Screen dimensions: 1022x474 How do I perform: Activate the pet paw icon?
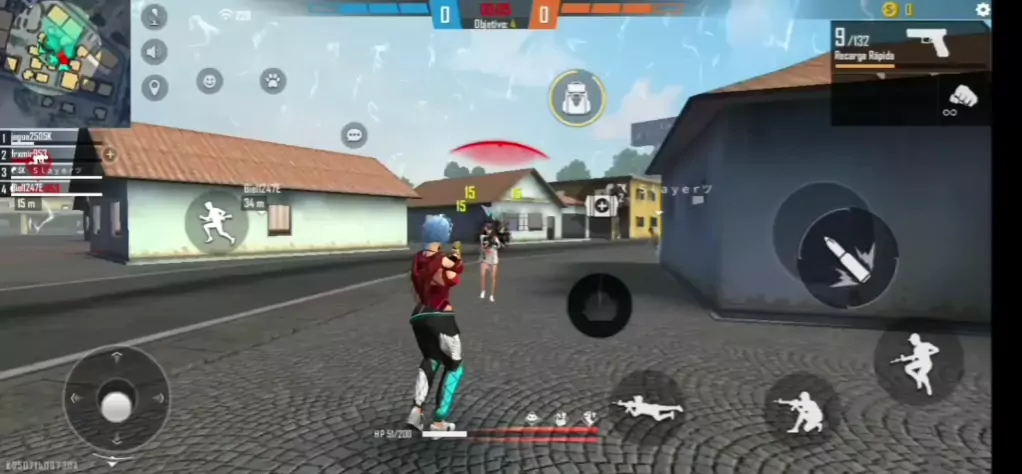[x=273, y=81]
